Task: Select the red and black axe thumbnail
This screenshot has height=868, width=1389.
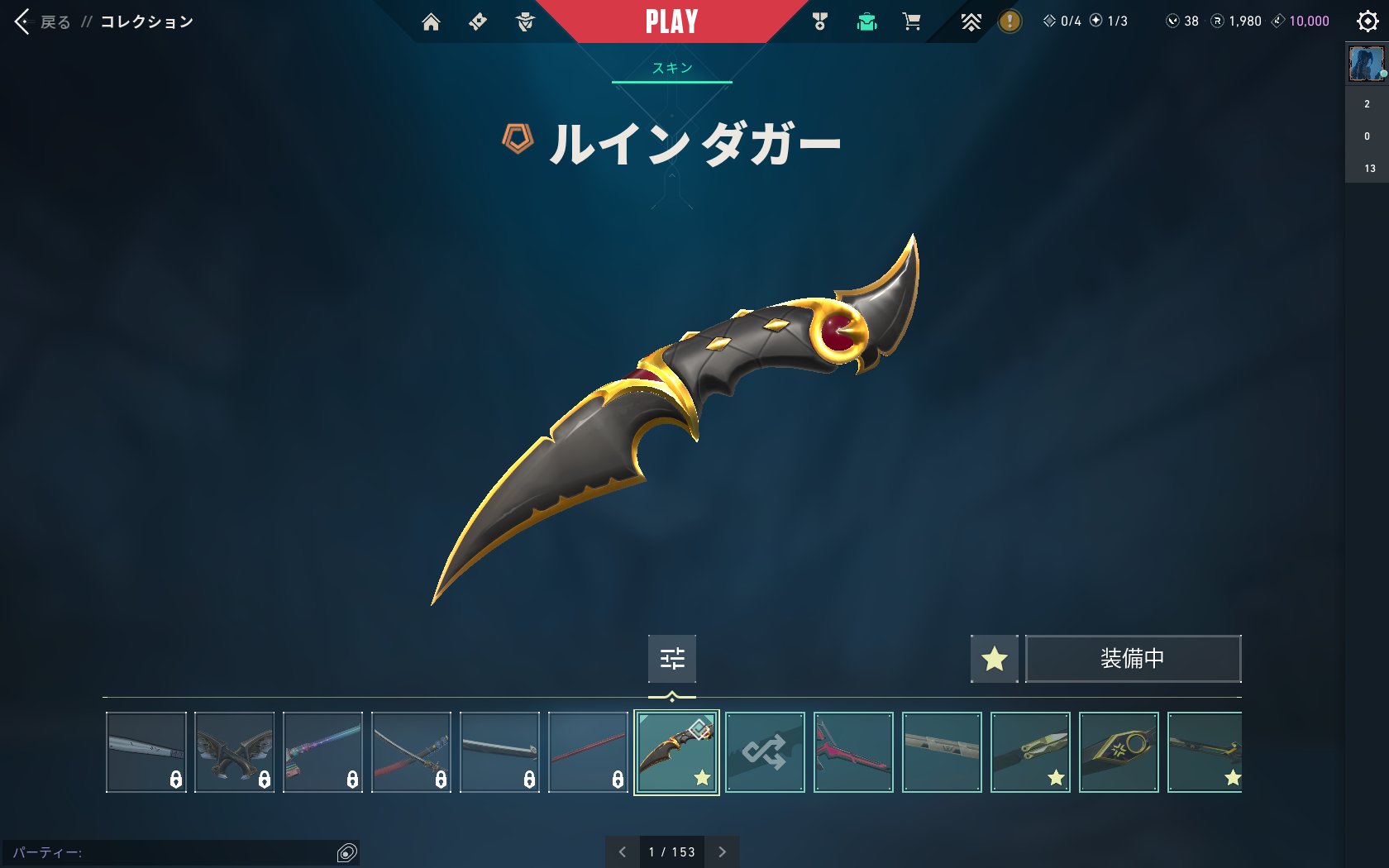Action: coord(853,752)
